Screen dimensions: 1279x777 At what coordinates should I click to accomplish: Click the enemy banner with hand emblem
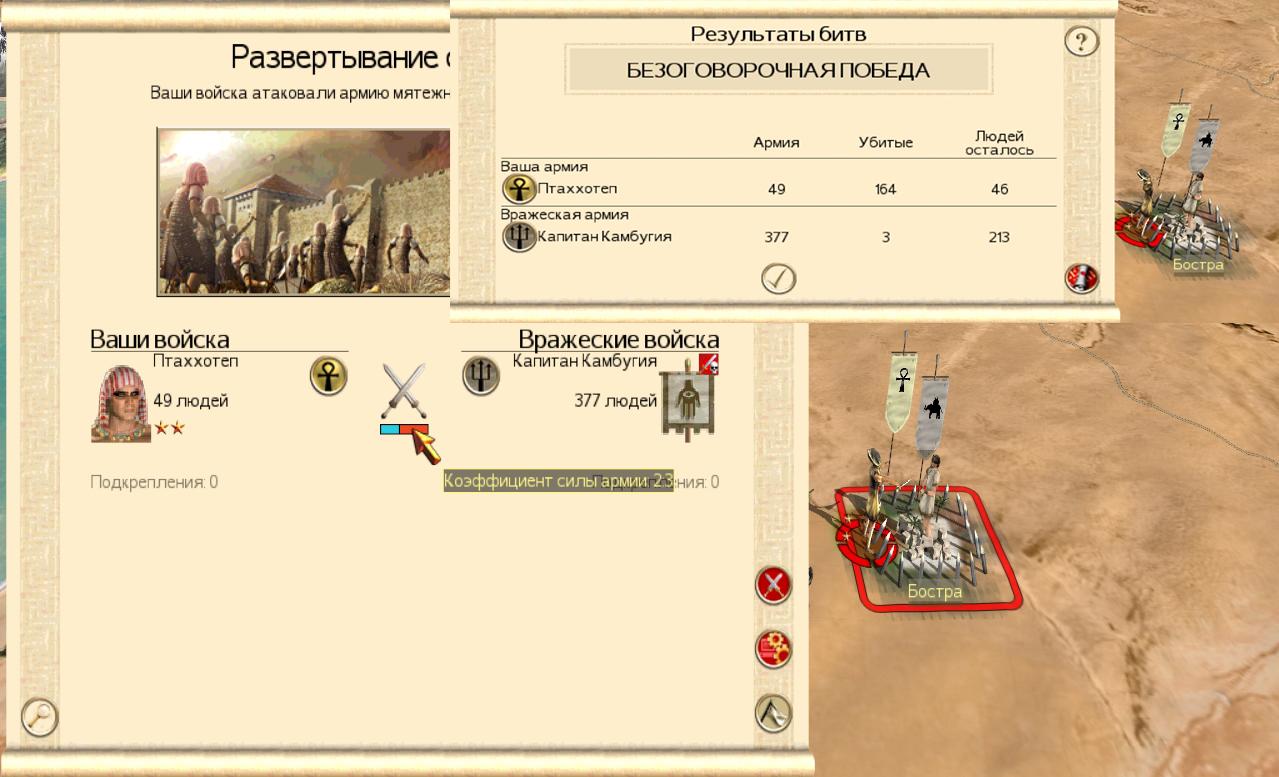coord(689,403)
